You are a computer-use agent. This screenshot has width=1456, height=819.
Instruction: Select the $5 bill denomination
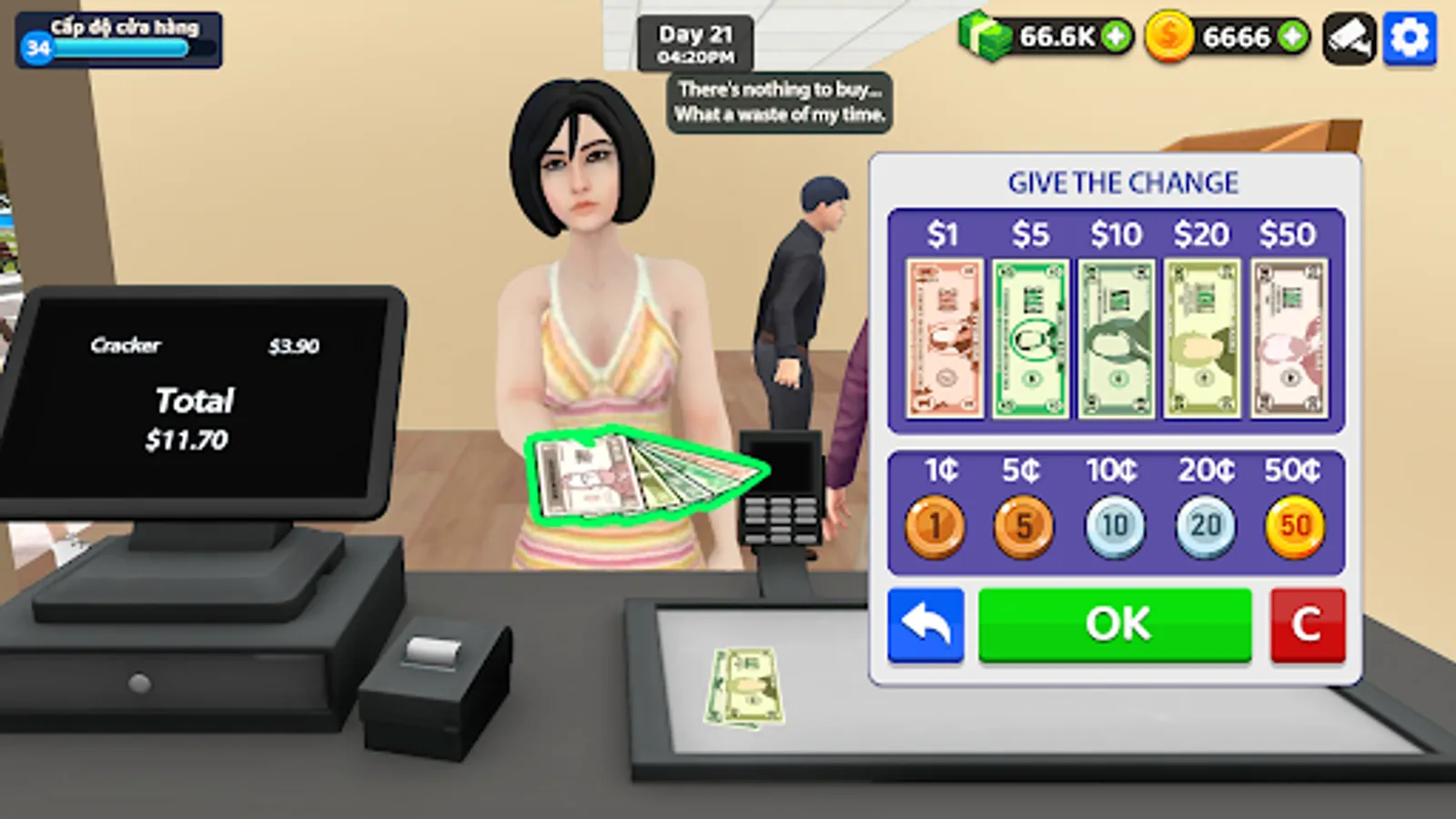[x=1028, y=334]
